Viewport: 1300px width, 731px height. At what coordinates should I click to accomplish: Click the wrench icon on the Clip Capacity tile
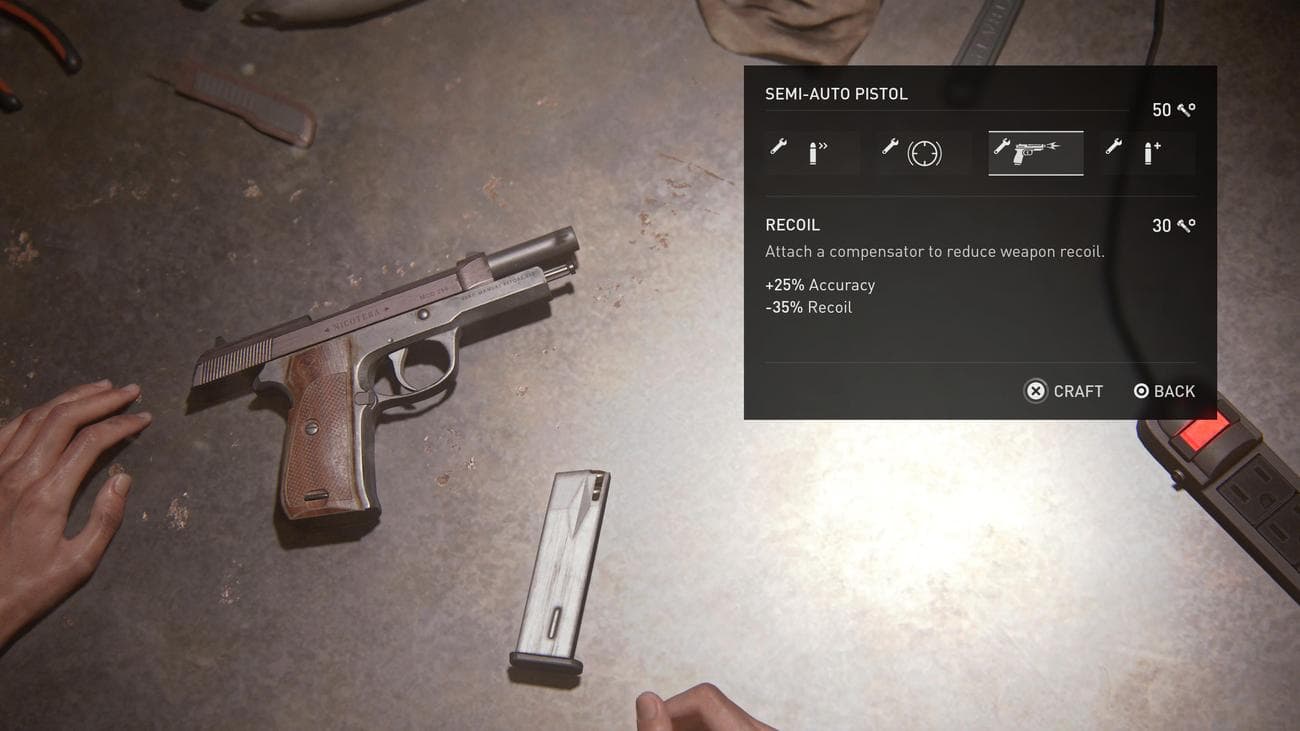click(x=1115, y=149)
